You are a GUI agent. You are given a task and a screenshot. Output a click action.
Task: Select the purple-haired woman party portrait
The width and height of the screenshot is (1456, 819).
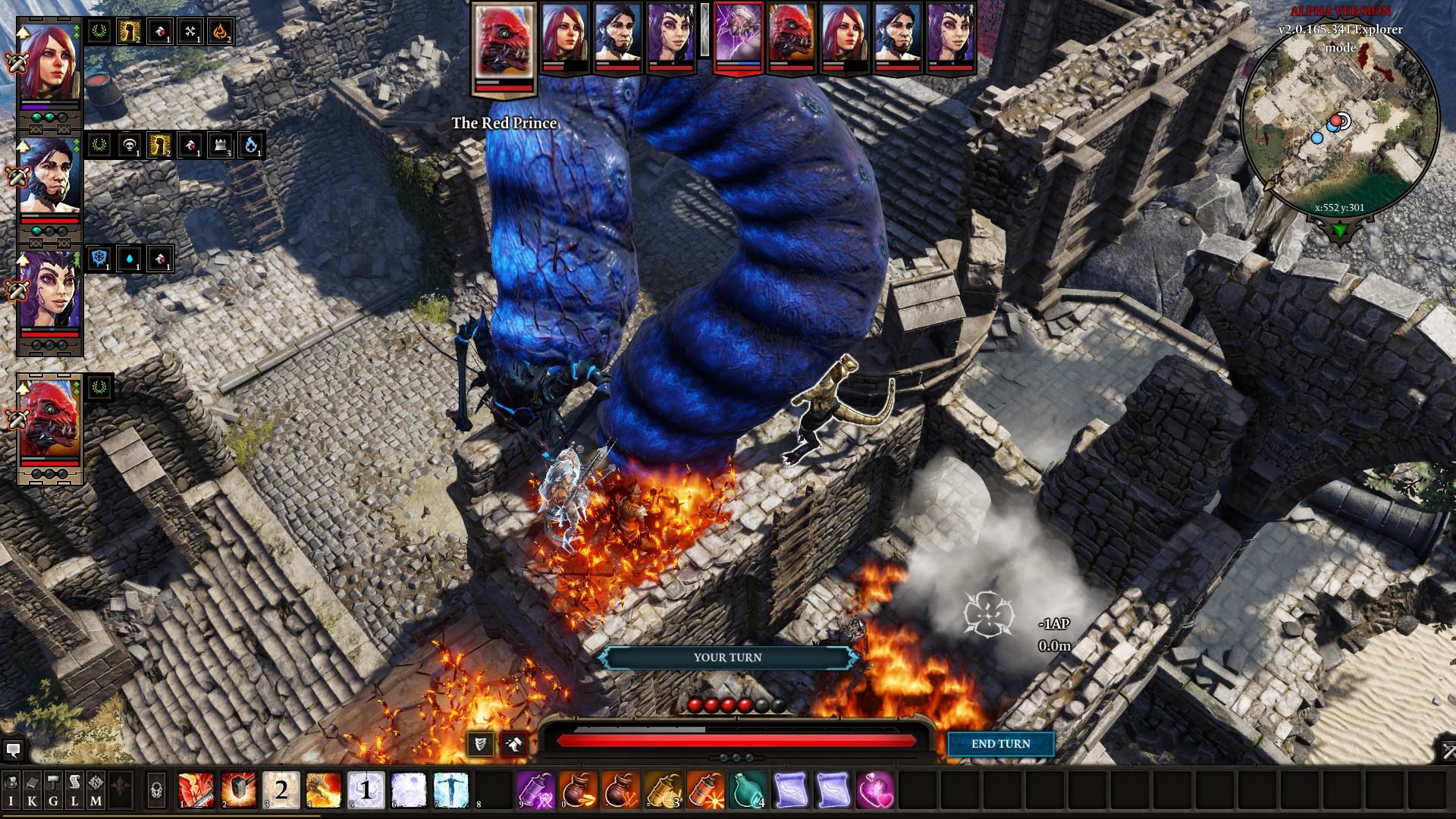coord(49,290)
